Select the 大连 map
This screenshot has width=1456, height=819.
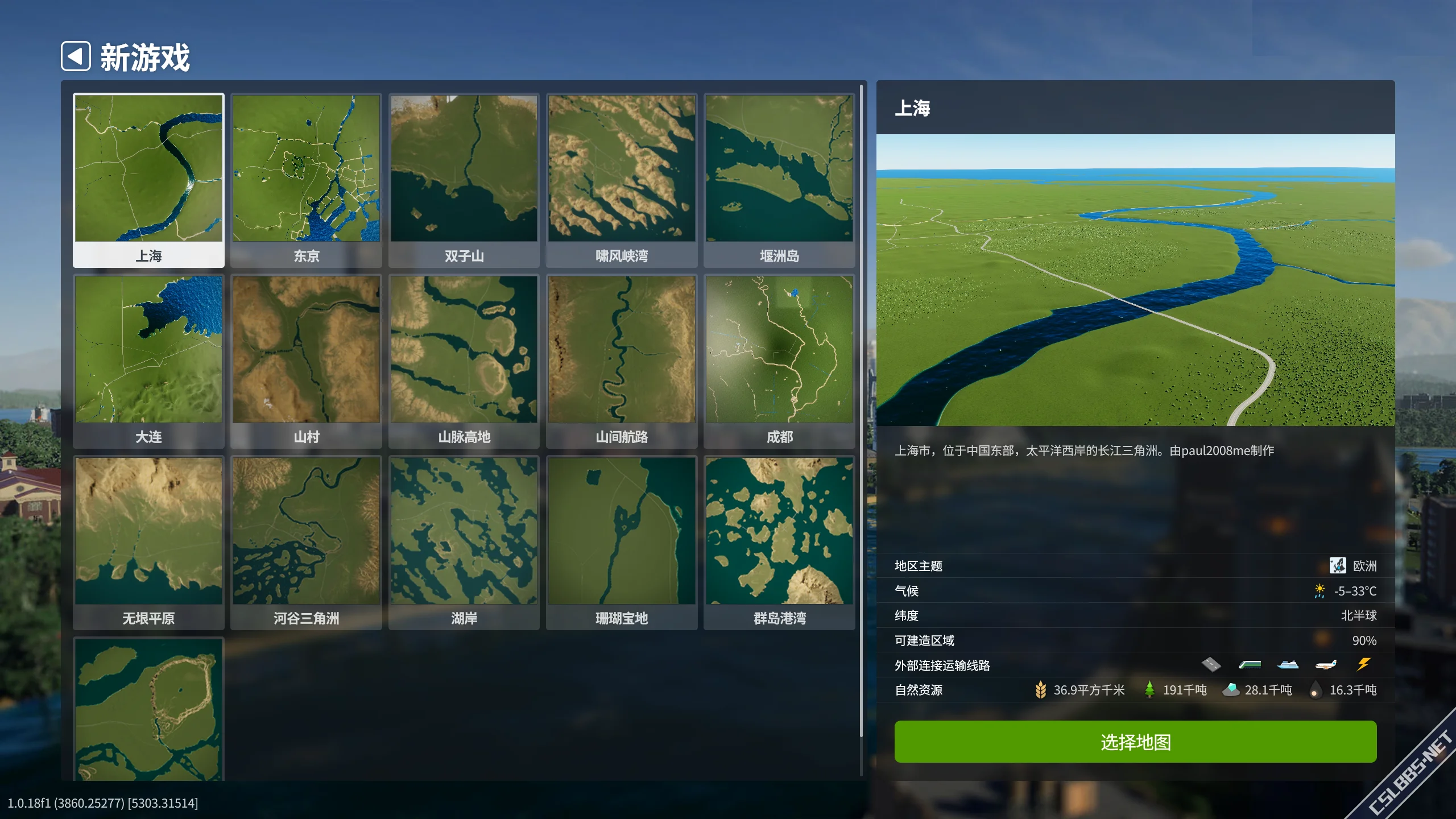tap(148, 361)
